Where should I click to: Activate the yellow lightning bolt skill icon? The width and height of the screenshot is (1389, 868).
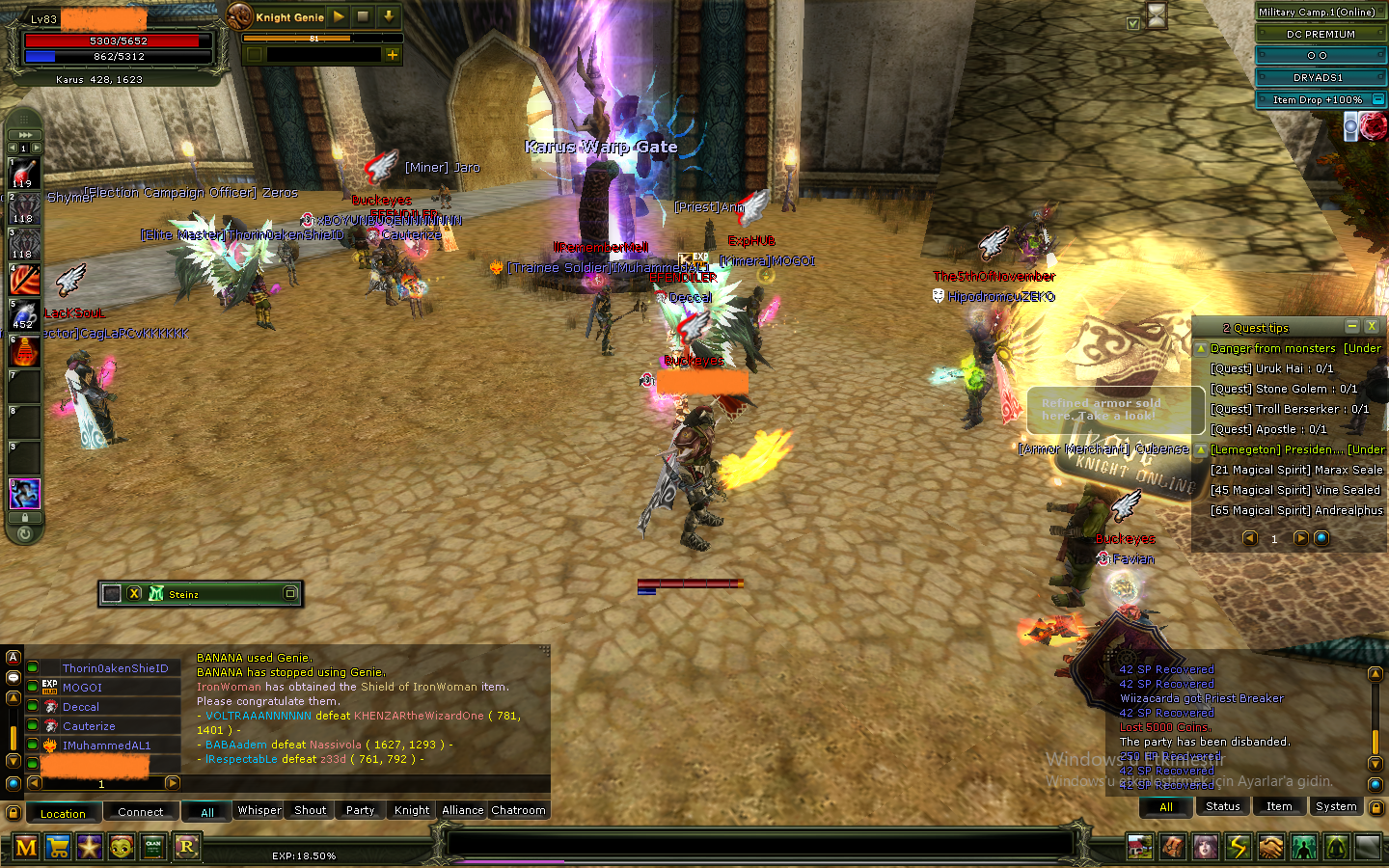pos(1238,848)
